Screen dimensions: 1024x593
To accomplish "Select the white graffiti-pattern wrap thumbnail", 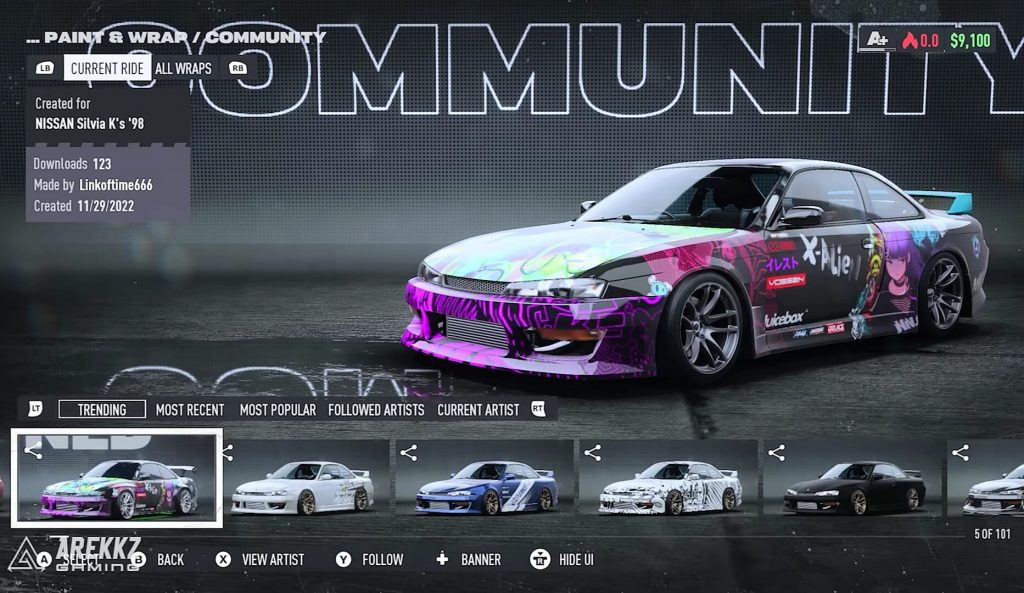I will tap(670, 486).
